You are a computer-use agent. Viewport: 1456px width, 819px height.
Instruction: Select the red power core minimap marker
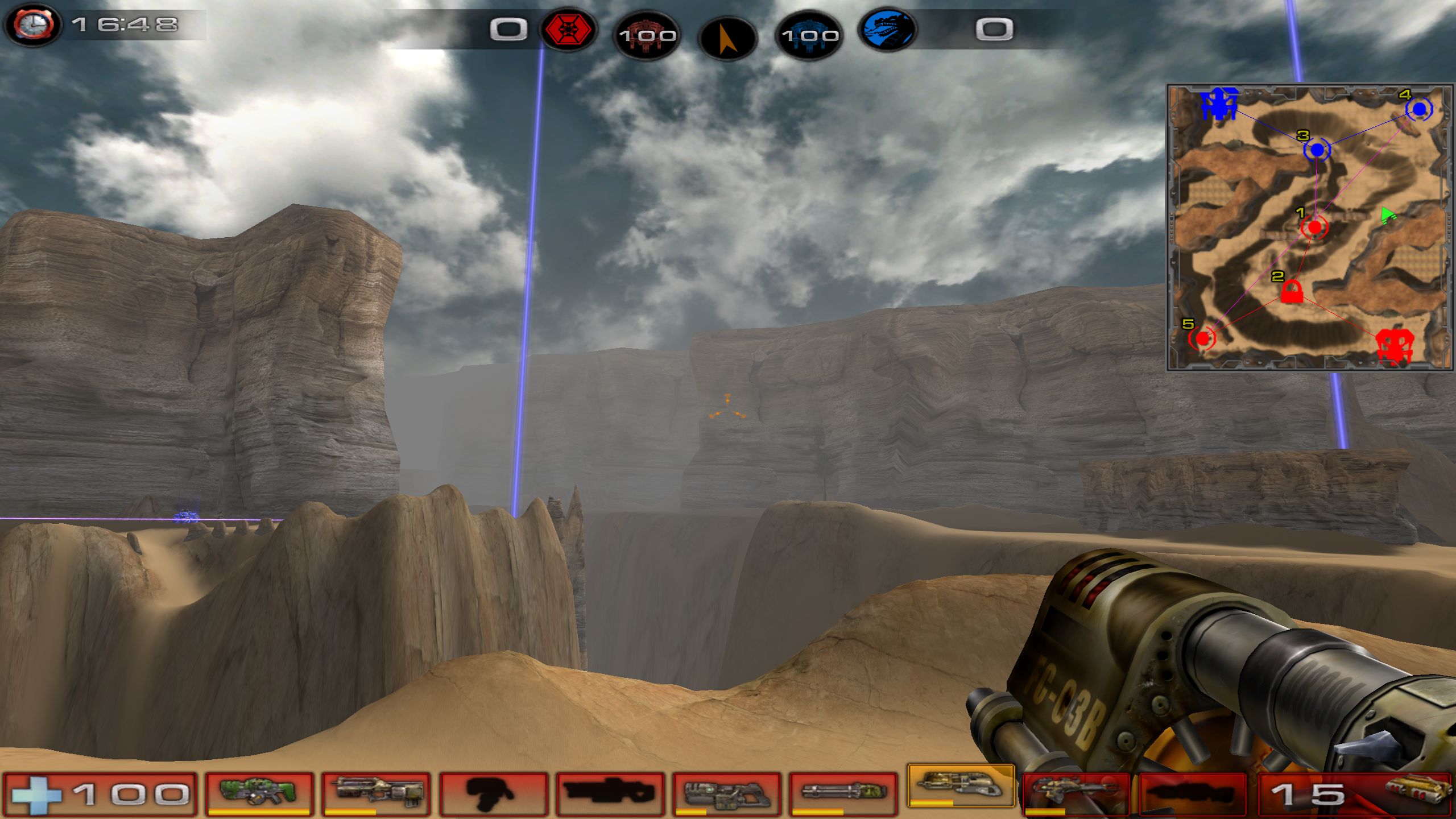[1394, 345]
